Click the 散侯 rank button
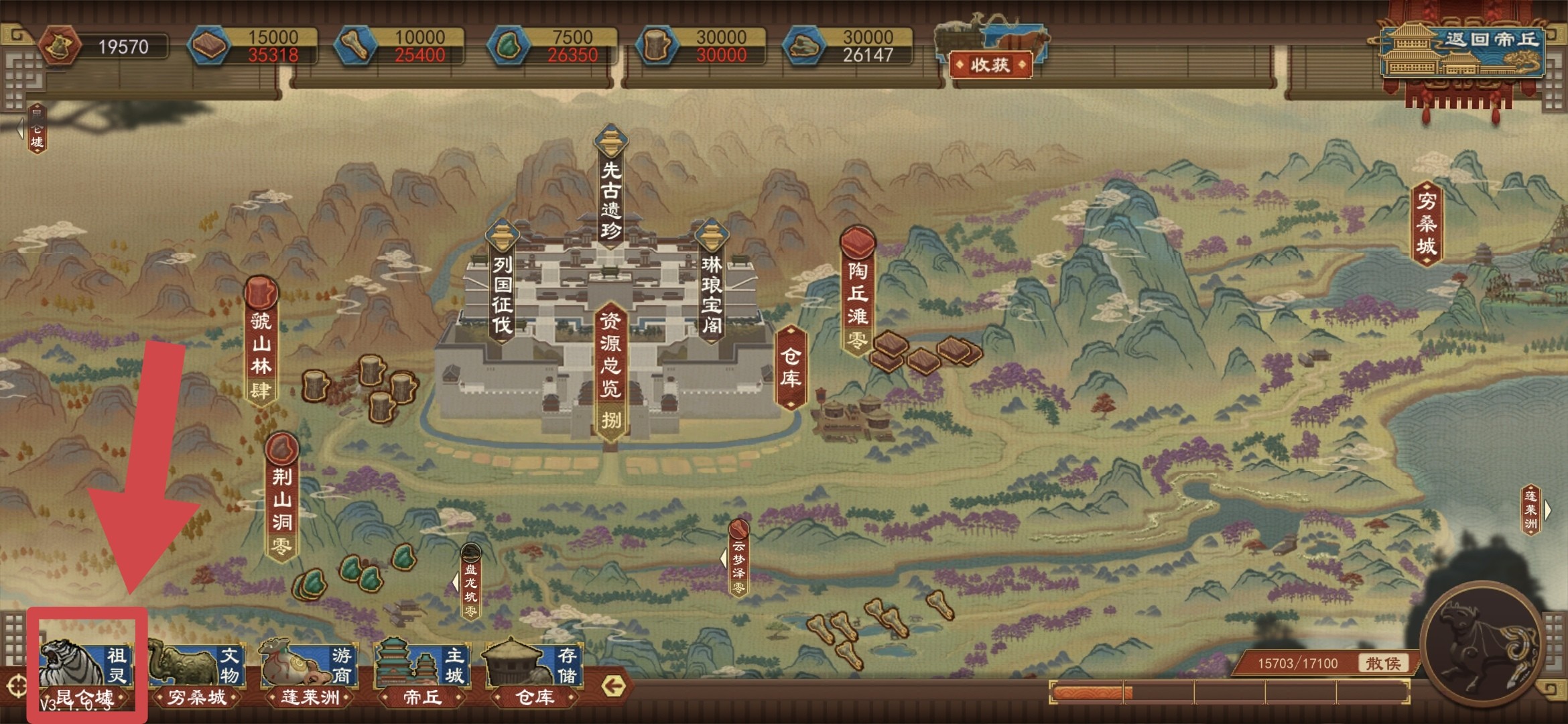1568x724 pixels. tap(1383, 663)
